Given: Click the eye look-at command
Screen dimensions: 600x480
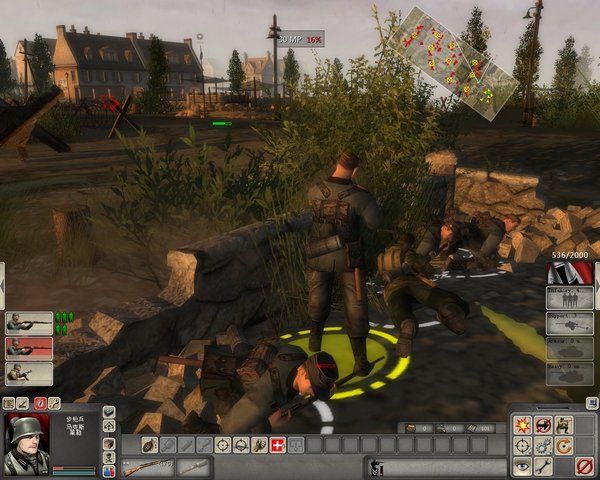Looking at the screenshot, I should point(522,465).
